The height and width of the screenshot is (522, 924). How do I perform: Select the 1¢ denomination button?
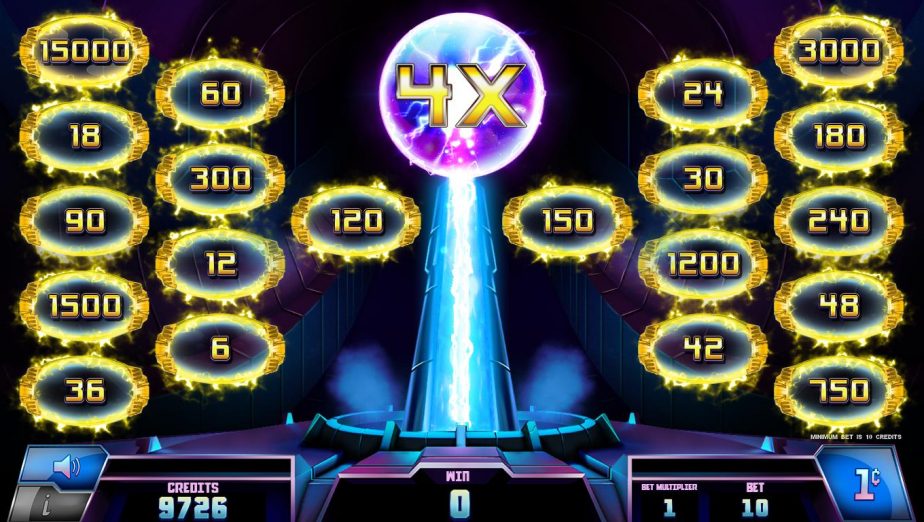click(867, 483)
